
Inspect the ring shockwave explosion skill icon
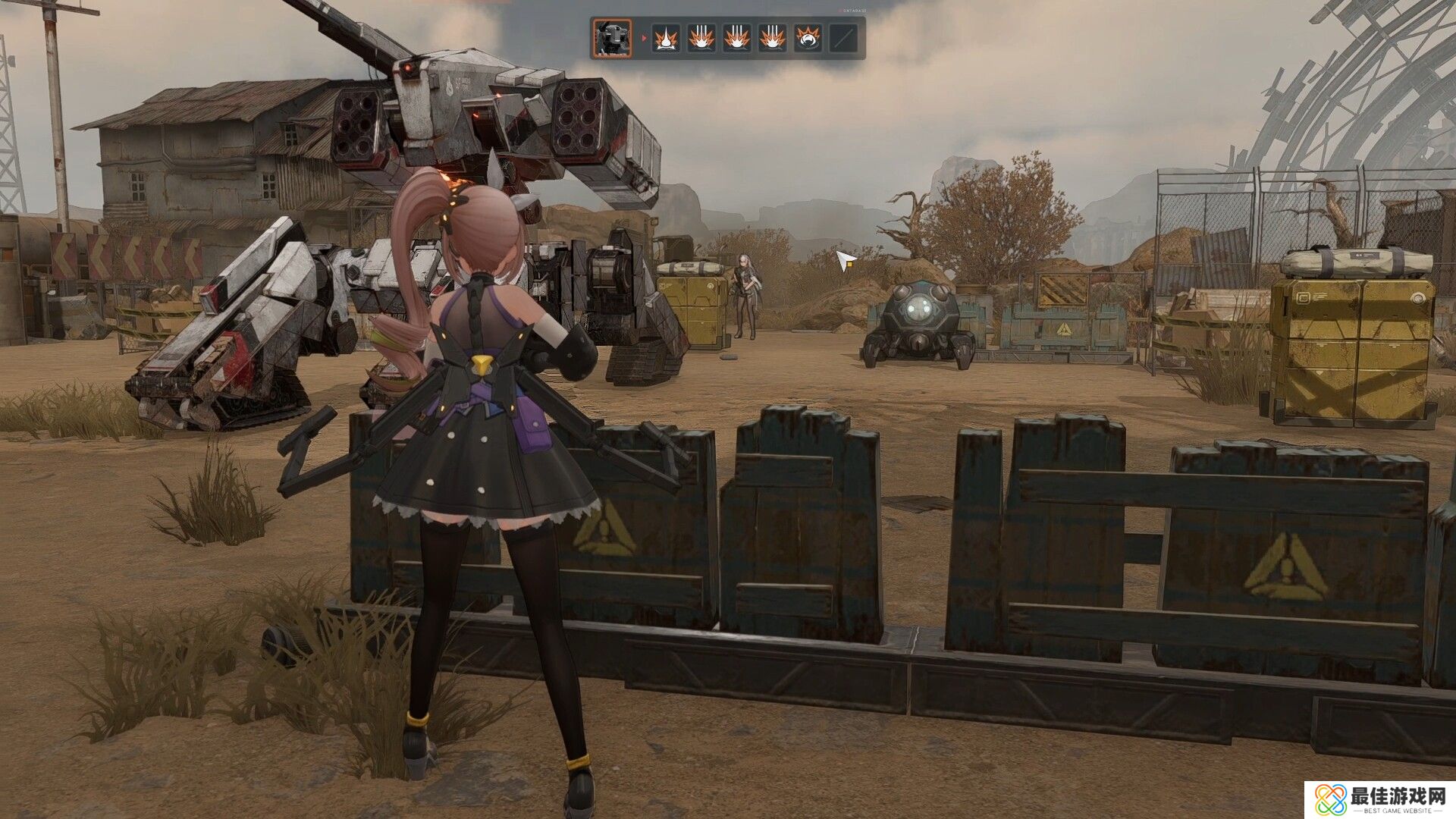click(x=808, y=38)
